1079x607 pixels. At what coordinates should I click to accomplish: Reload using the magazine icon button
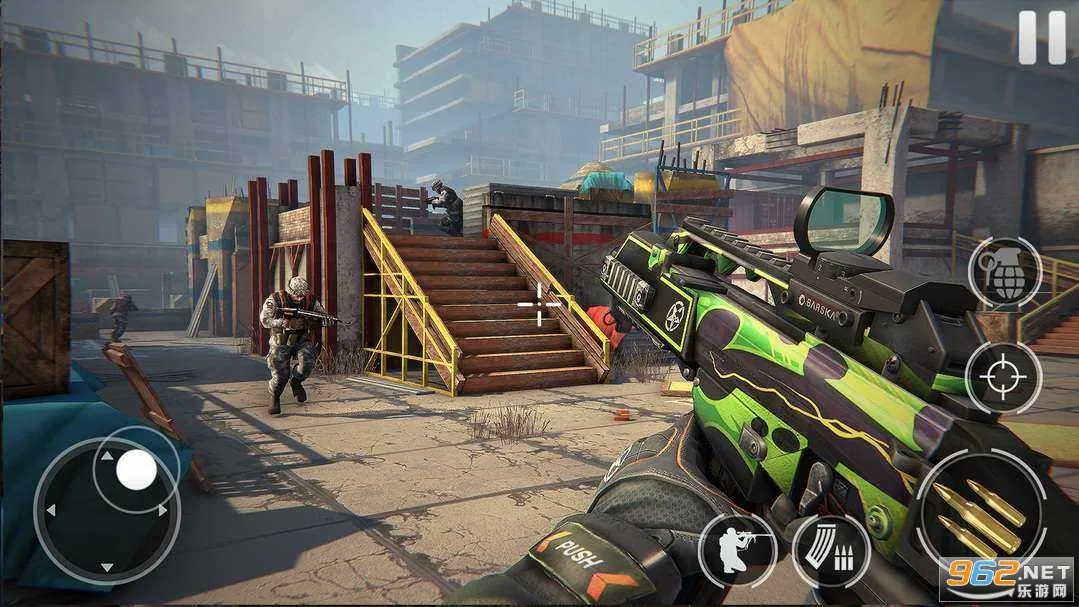(831, 551)
